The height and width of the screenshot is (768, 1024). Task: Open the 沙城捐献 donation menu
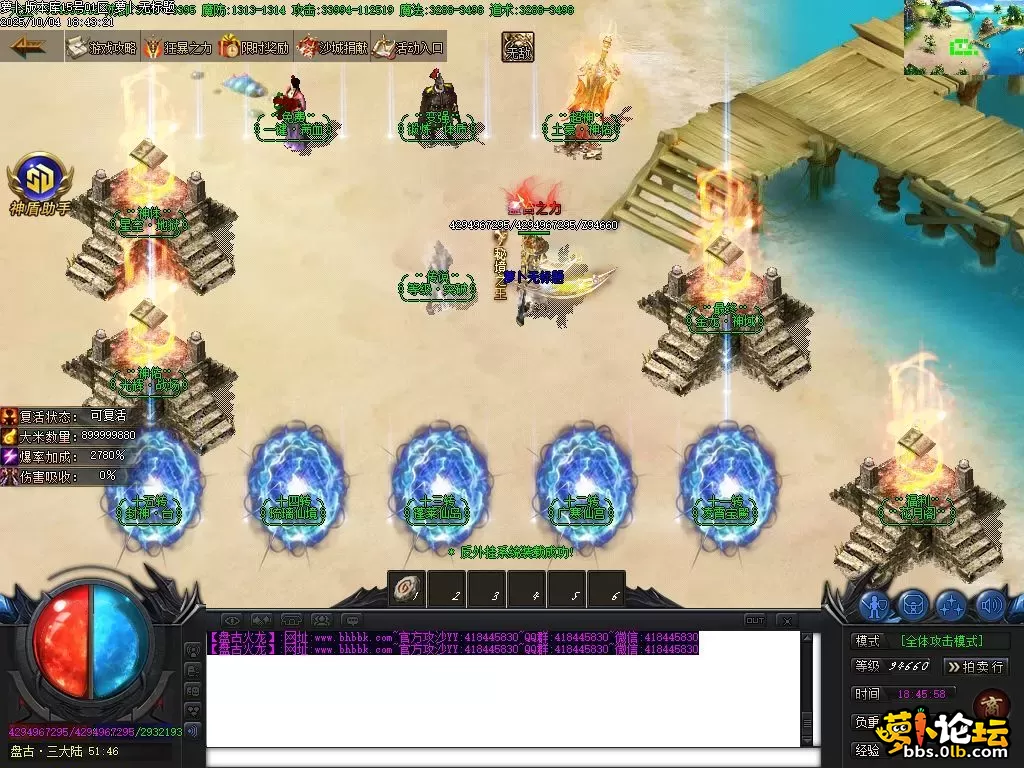(332, 47)
